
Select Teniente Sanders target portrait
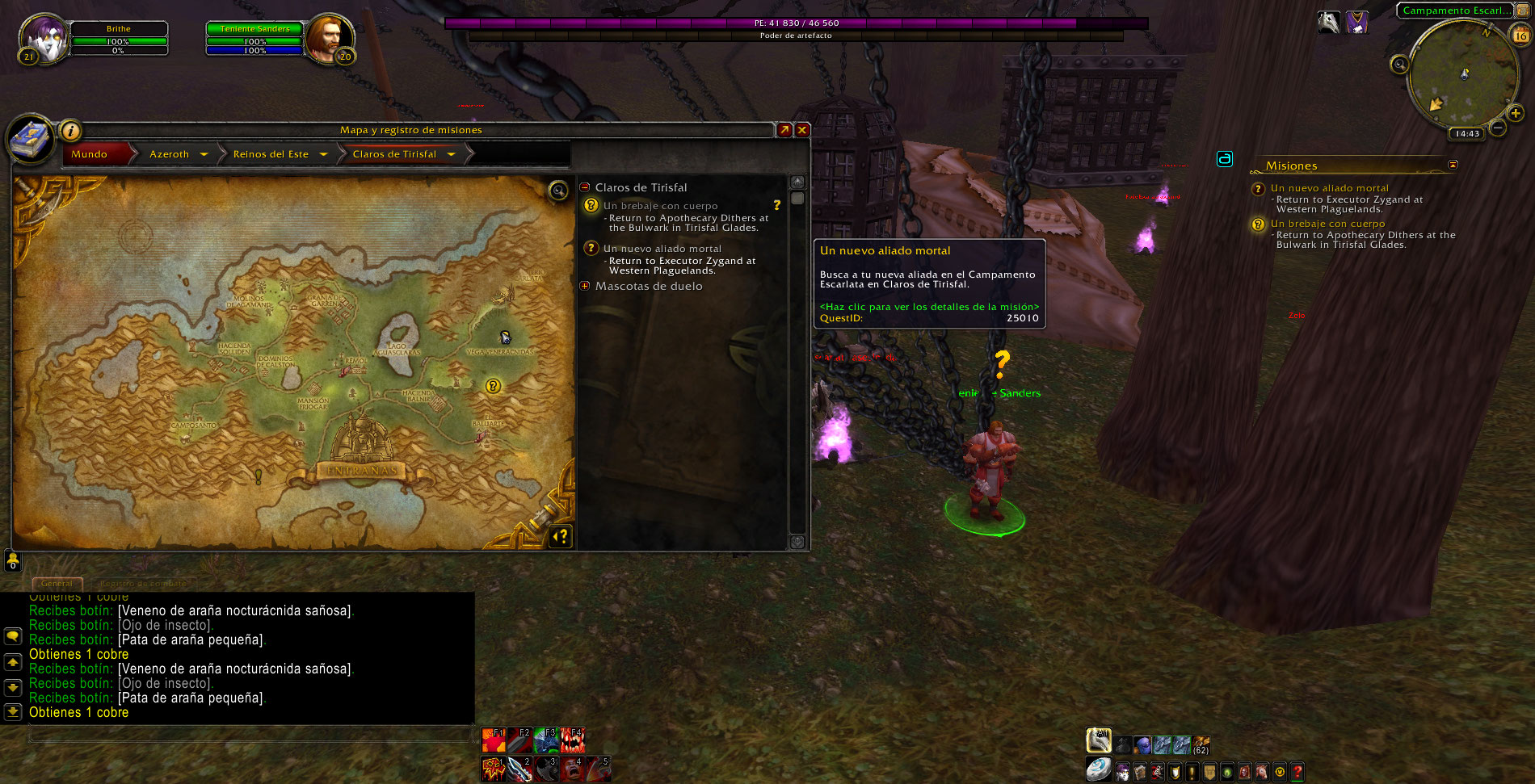tap(329, 39)
